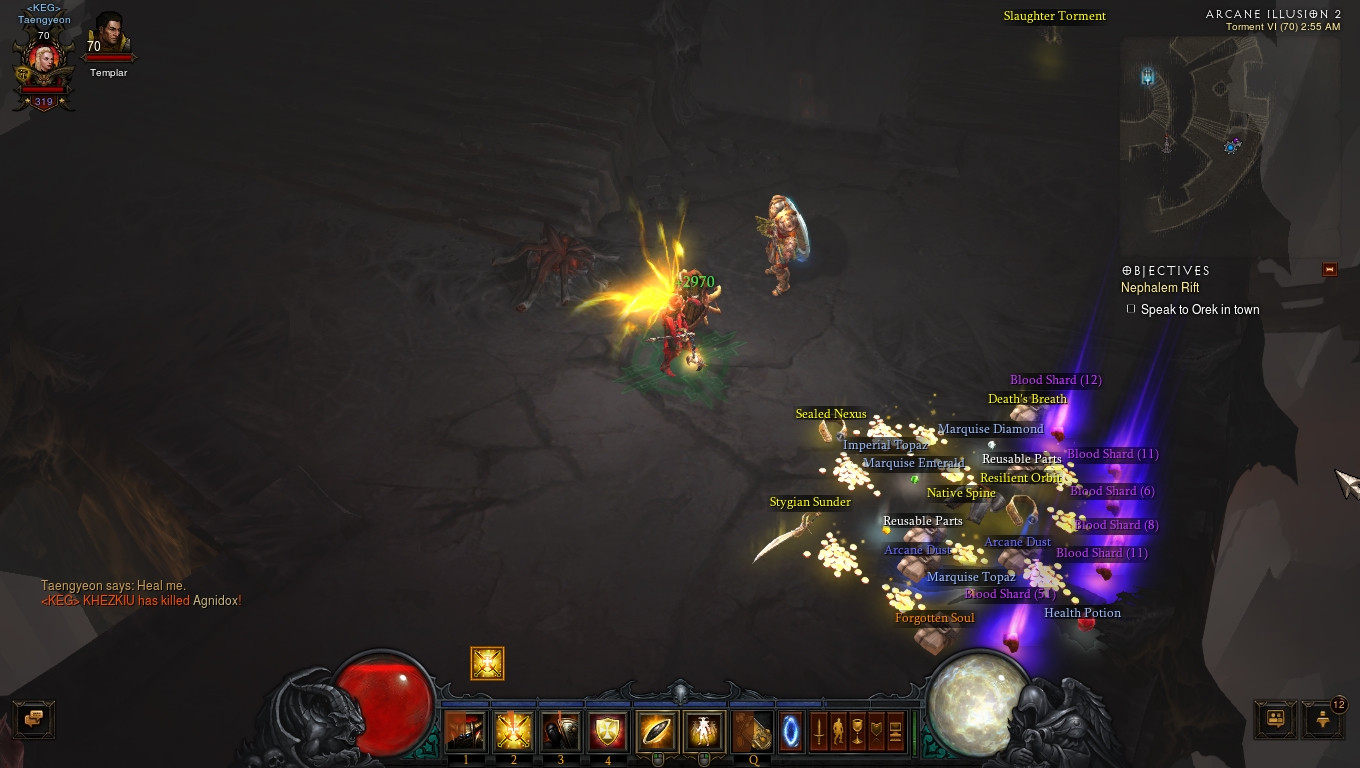Trigger the dark armored knight skill in slot 3

[x=561, y=732]
